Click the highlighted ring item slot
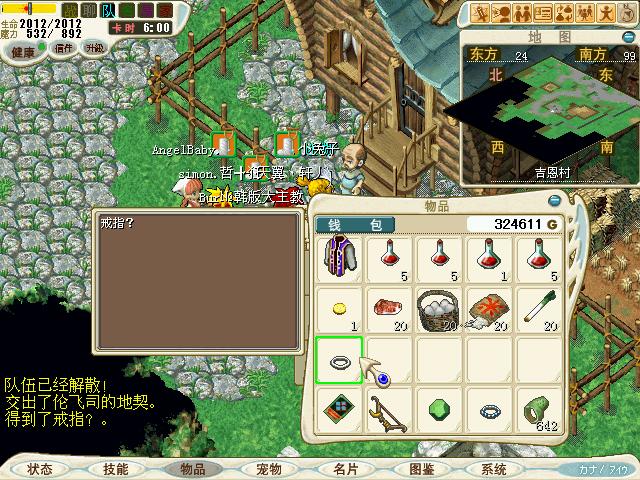The width and height of the screenshot is (640, 480). (339, 359)
